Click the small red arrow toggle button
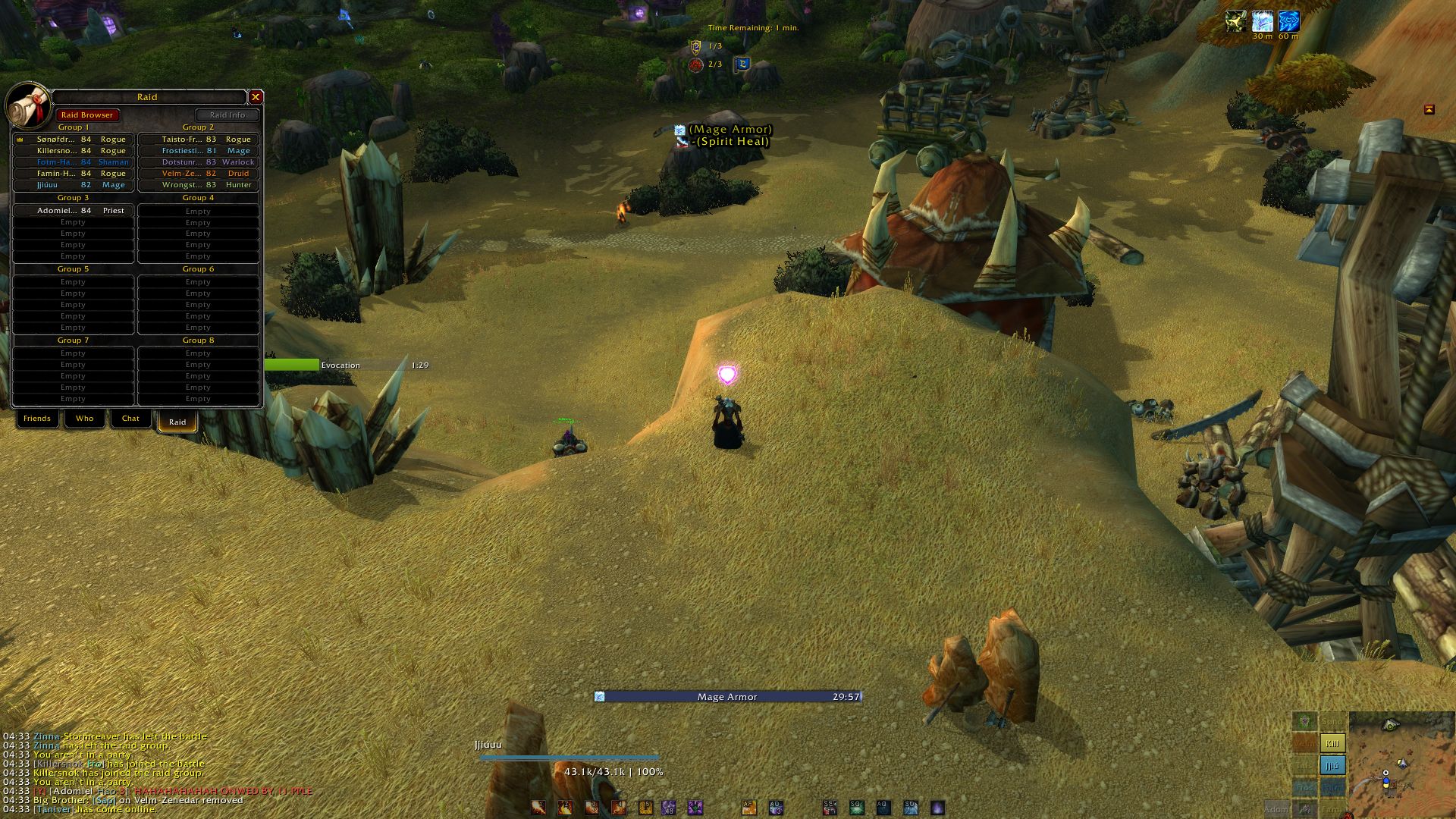1456x819 pixels. point(1429,109)
